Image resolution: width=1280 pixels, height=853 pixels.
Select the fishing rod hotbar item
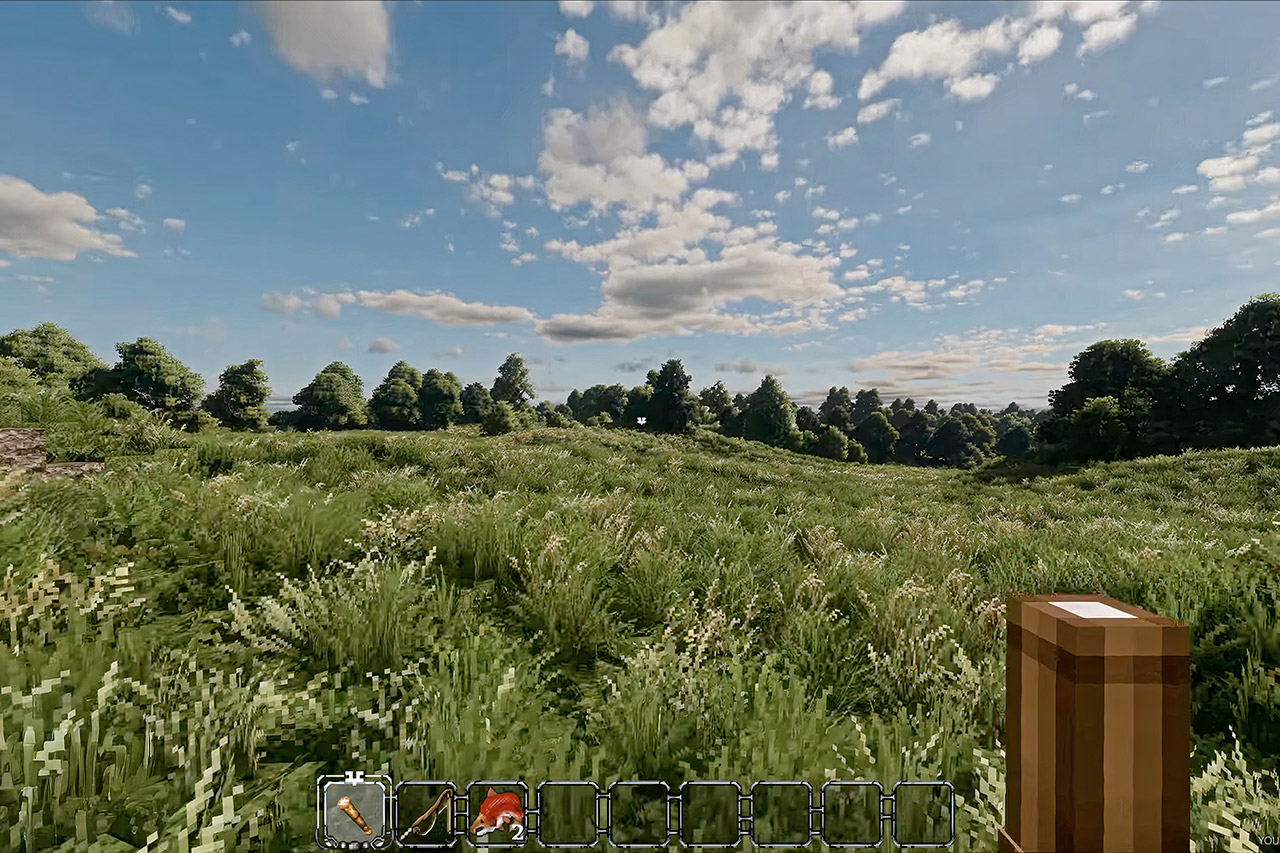(x=424, y=812)
